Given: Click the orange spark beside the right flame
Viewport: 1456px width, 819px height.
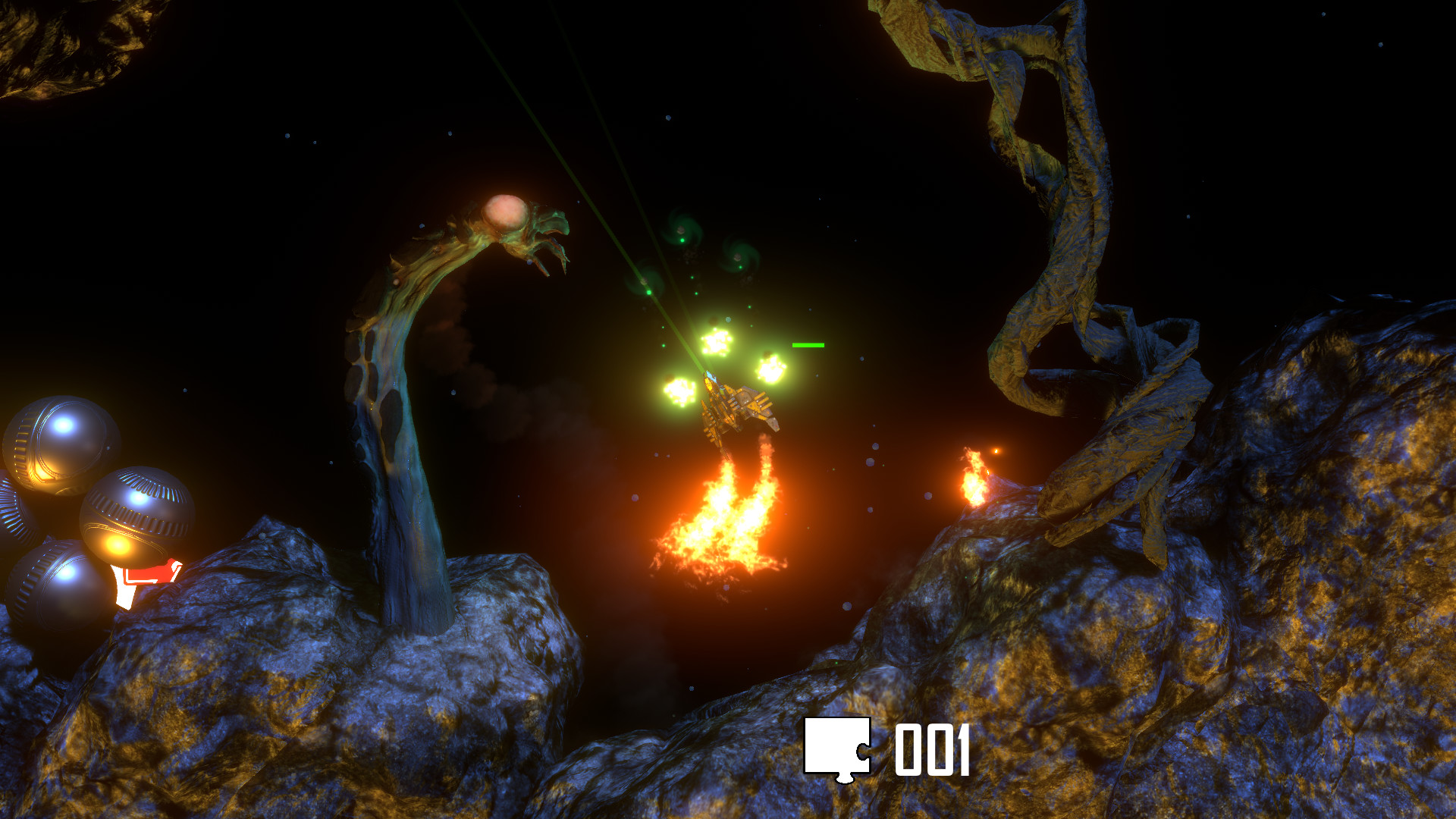Looking at the screenshot, I should 996,449.
